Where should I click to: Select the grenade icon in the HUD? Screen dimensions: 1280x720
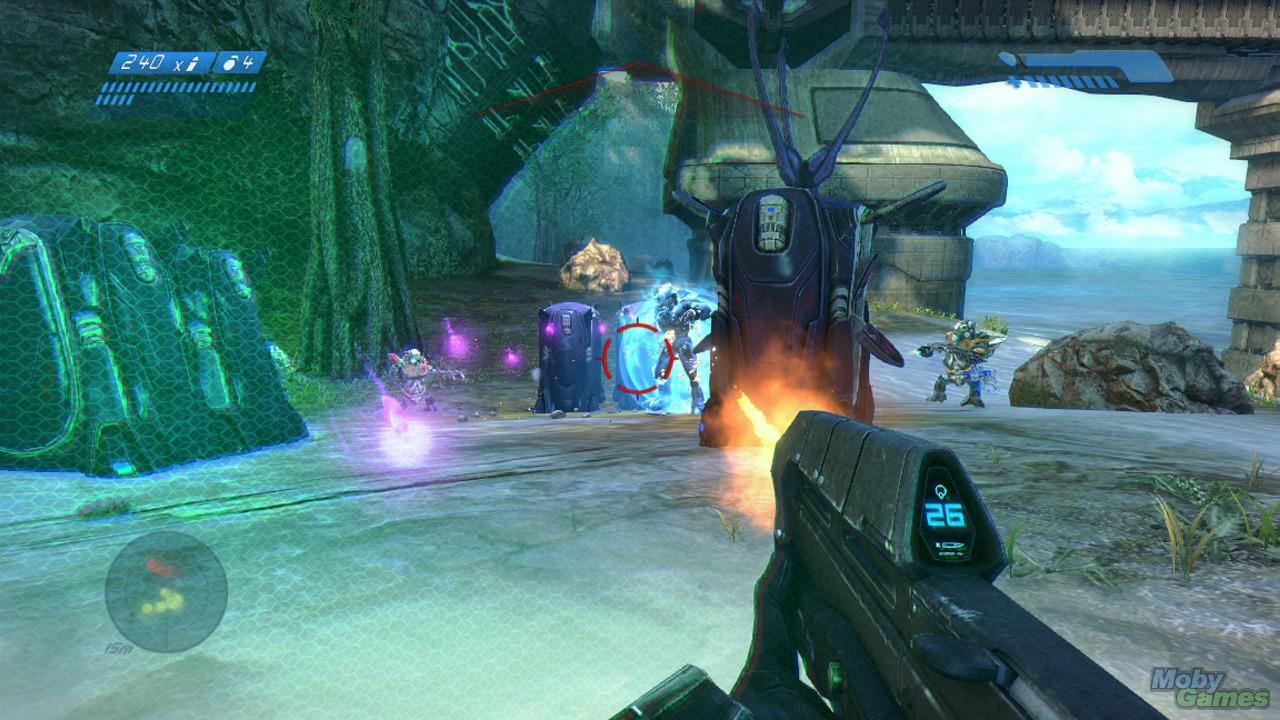(x=230, y=62)
